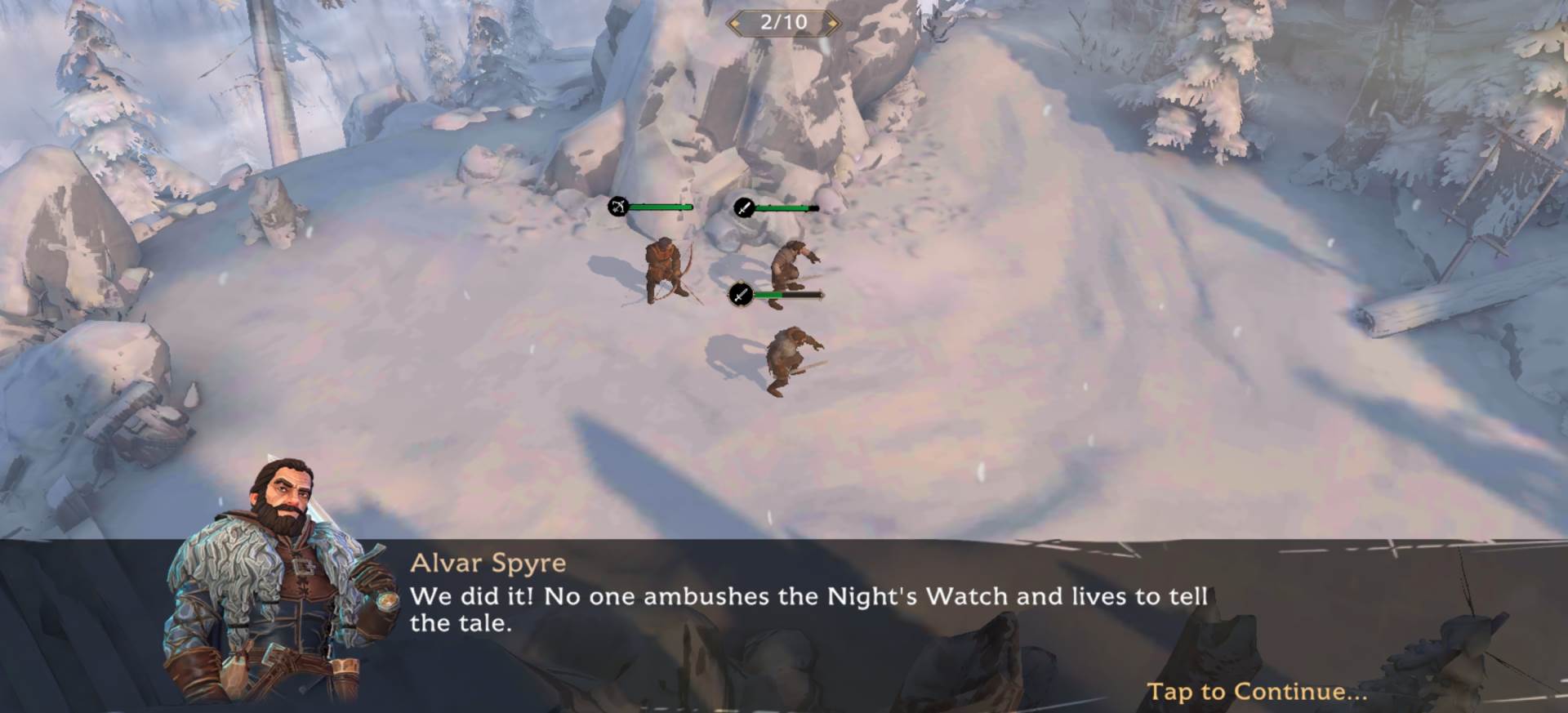
Task: Tap the gold-rimmed sword emblem near the wounded enemy
Action: tap(740, 296)
